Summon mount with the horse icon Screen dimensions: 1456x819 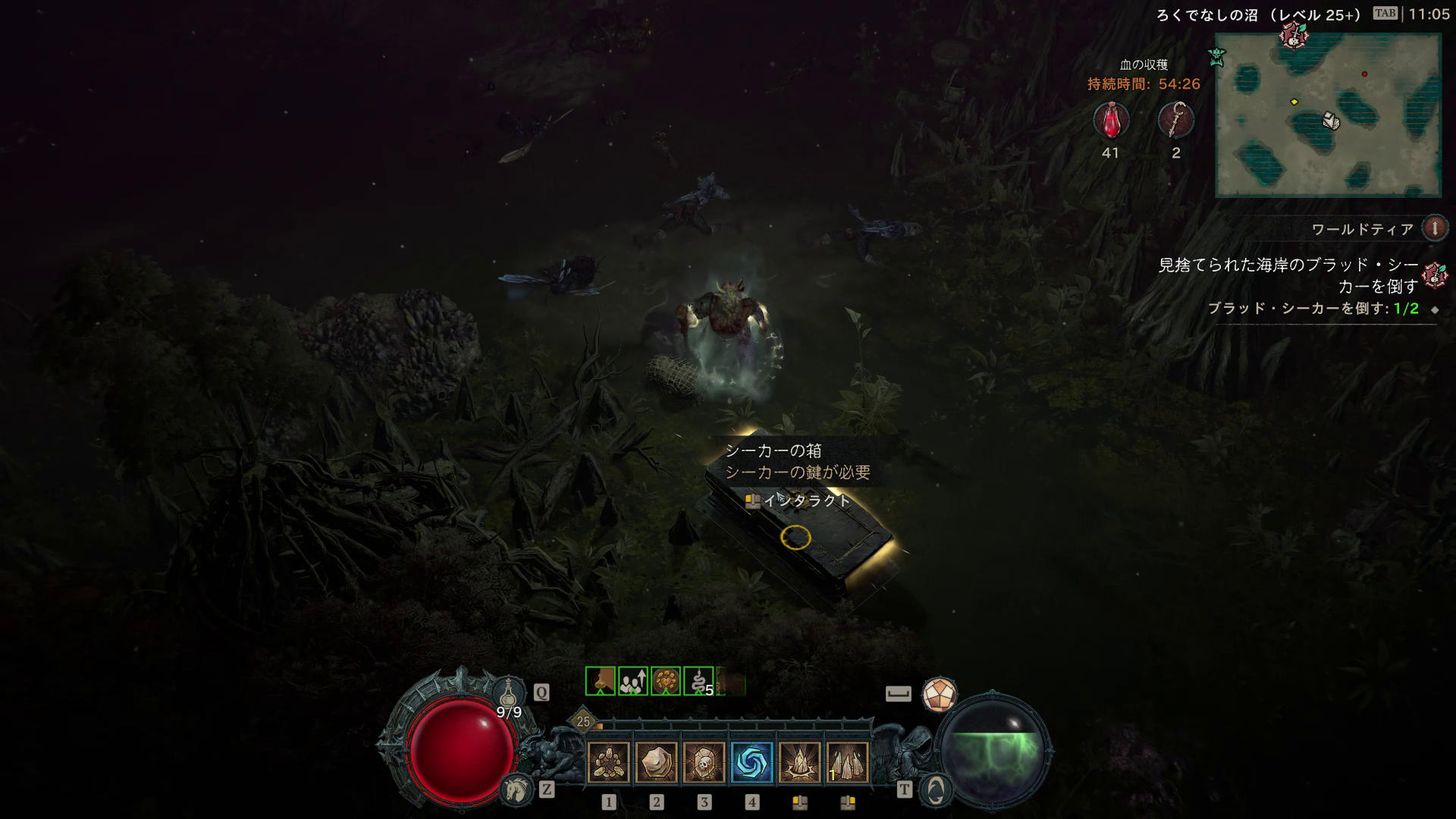[516, 790]
